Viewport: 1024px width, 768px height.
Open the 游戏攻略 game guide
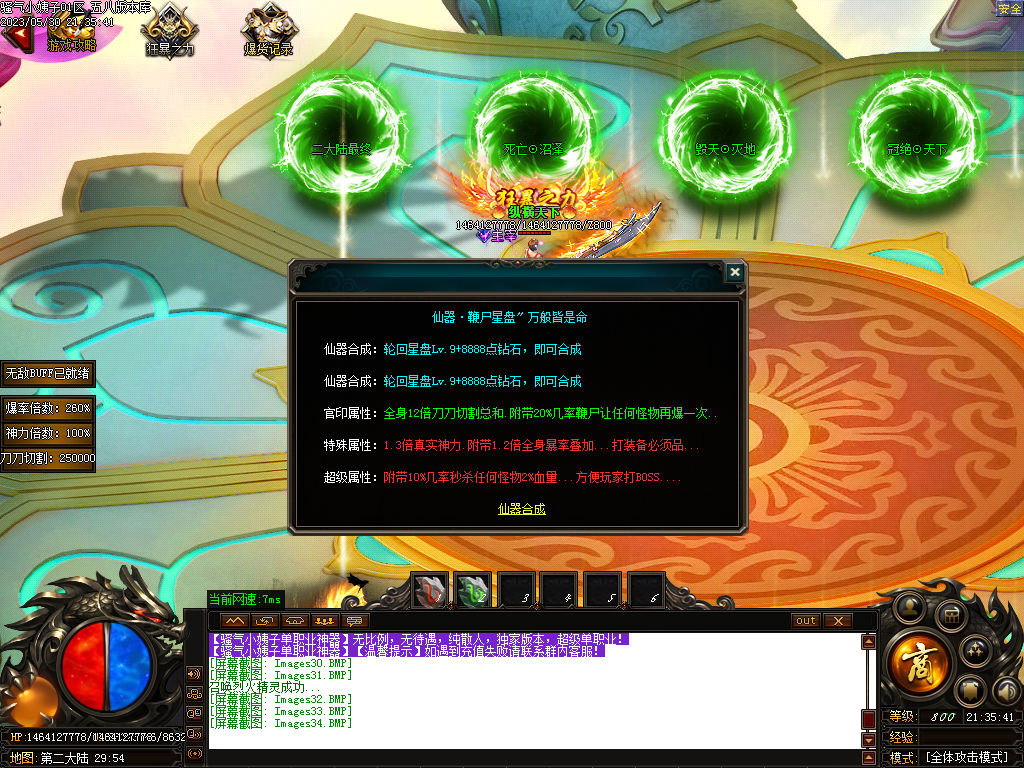(72, 30)
